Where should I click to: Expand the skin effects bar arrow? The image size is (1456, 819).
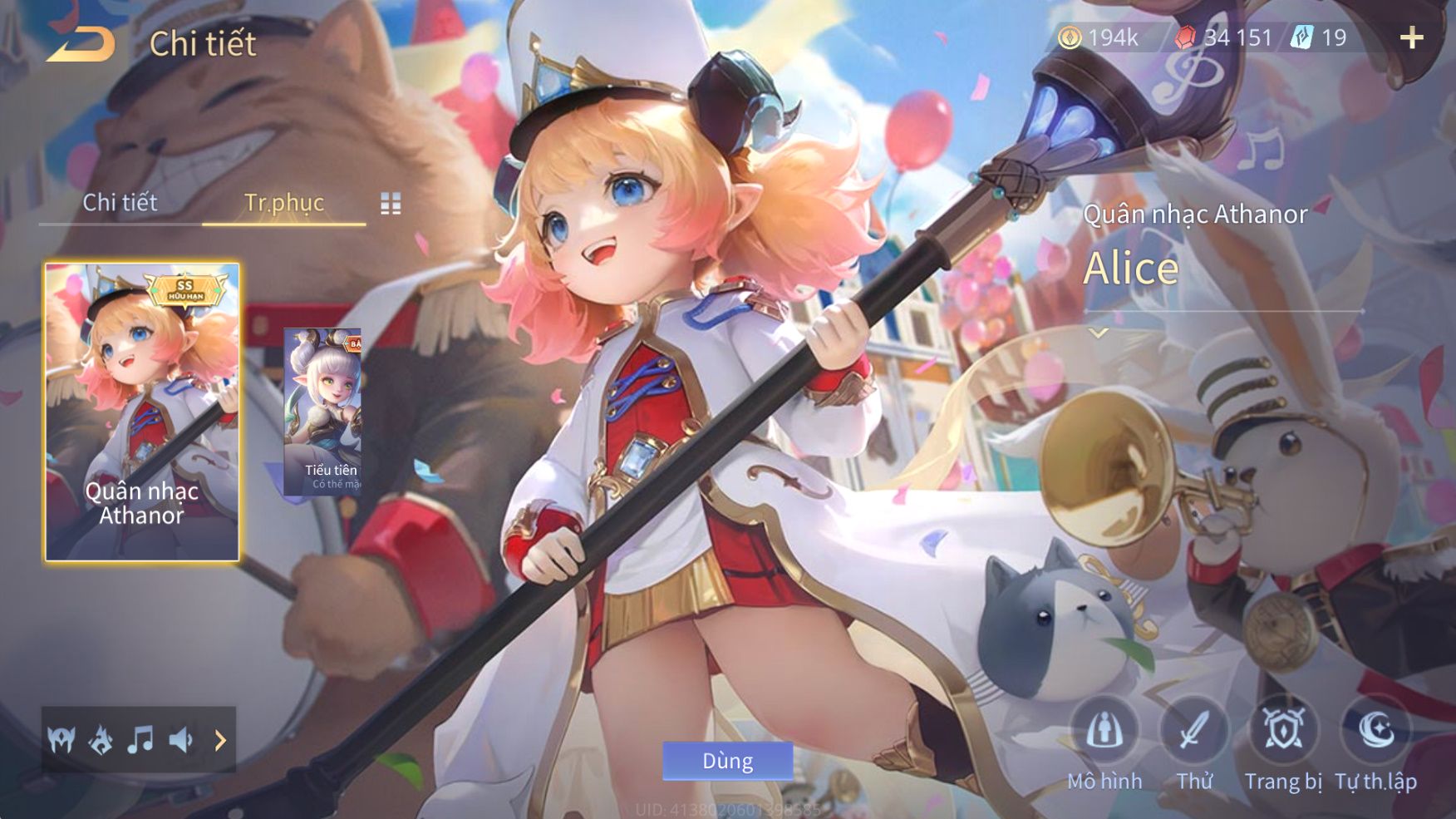pos(220,740)
